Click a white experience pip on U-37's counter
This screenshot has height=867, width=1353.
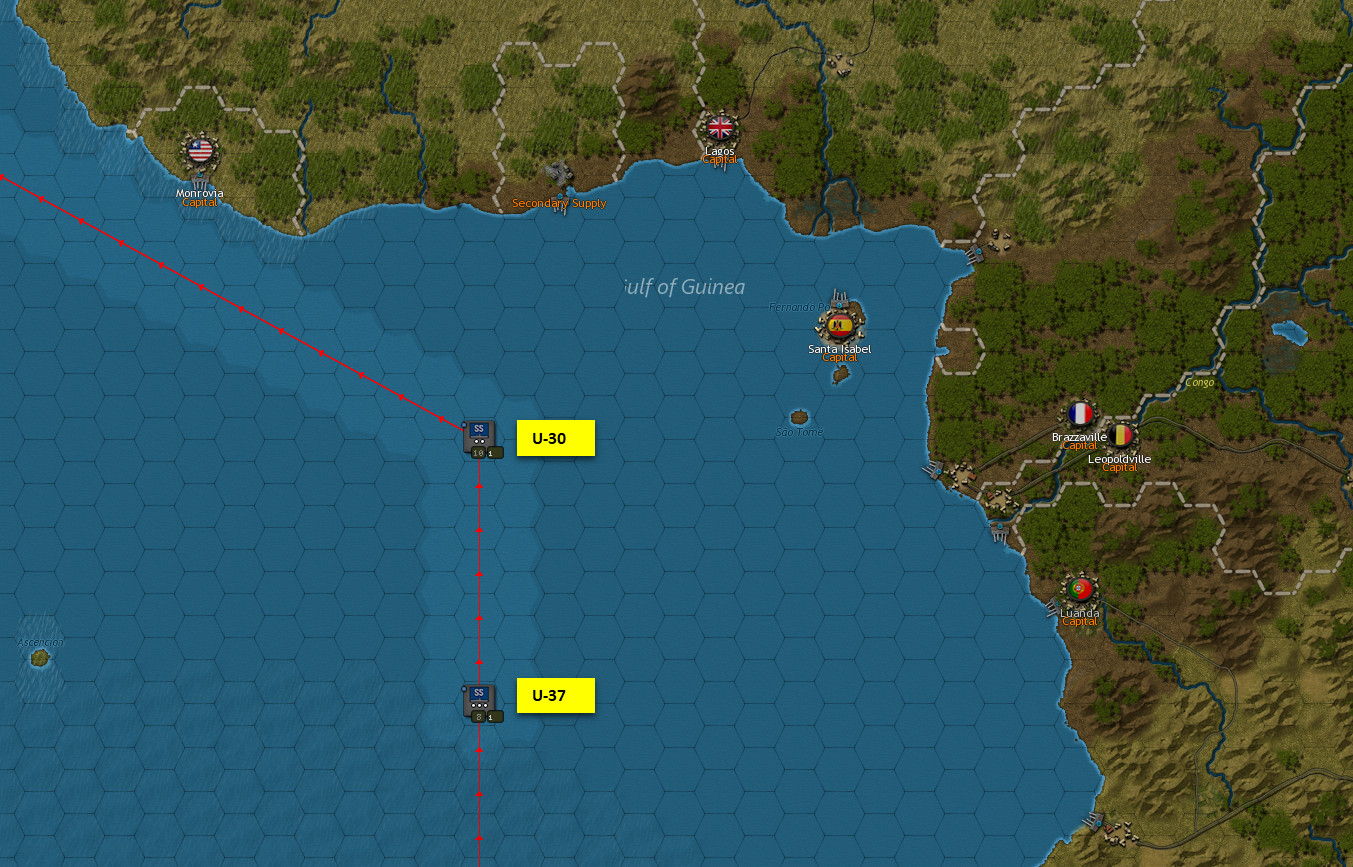[x=479, y=705]
